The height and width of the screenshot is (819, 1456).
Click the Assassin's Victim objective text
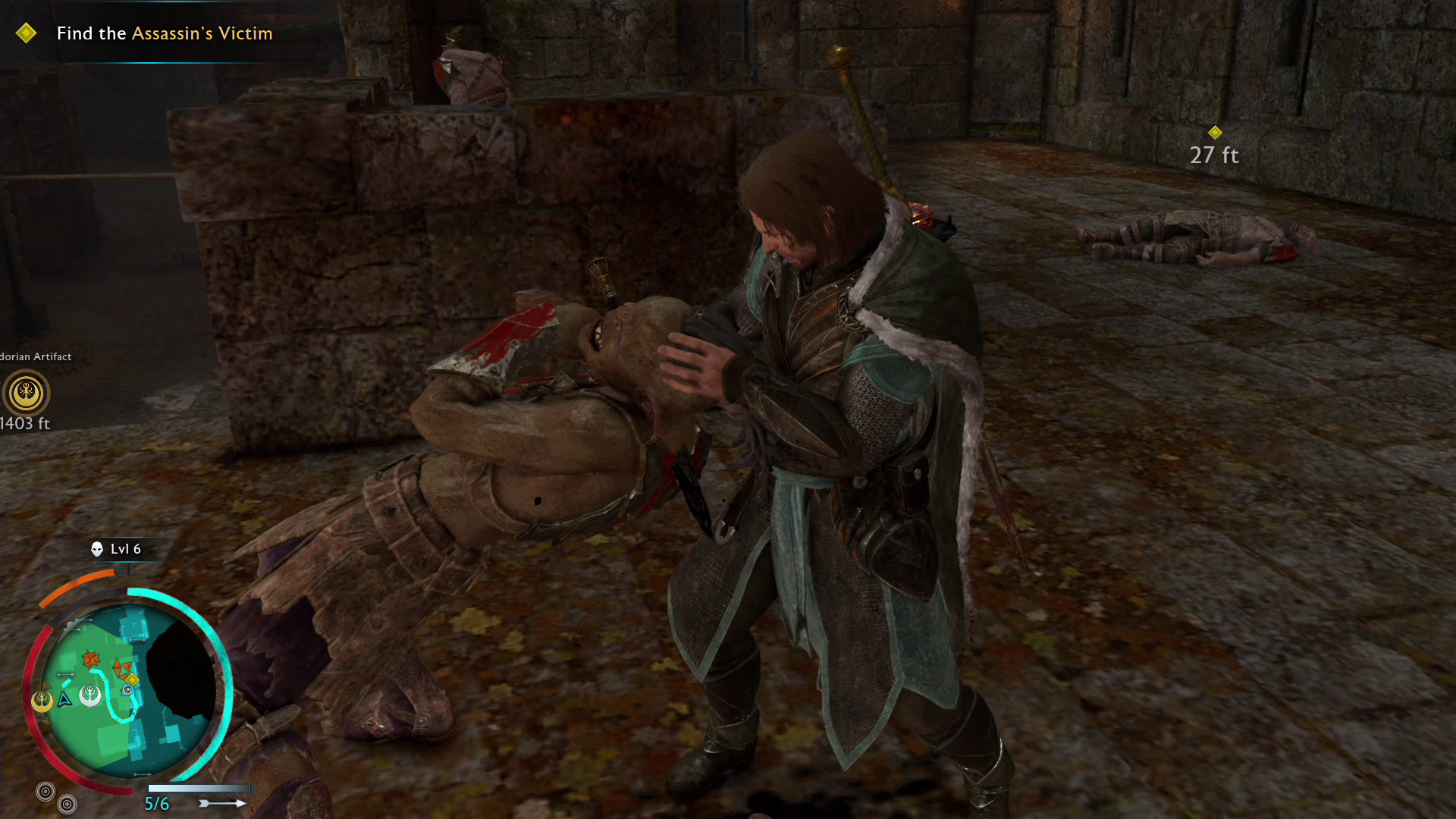[202, 33]
